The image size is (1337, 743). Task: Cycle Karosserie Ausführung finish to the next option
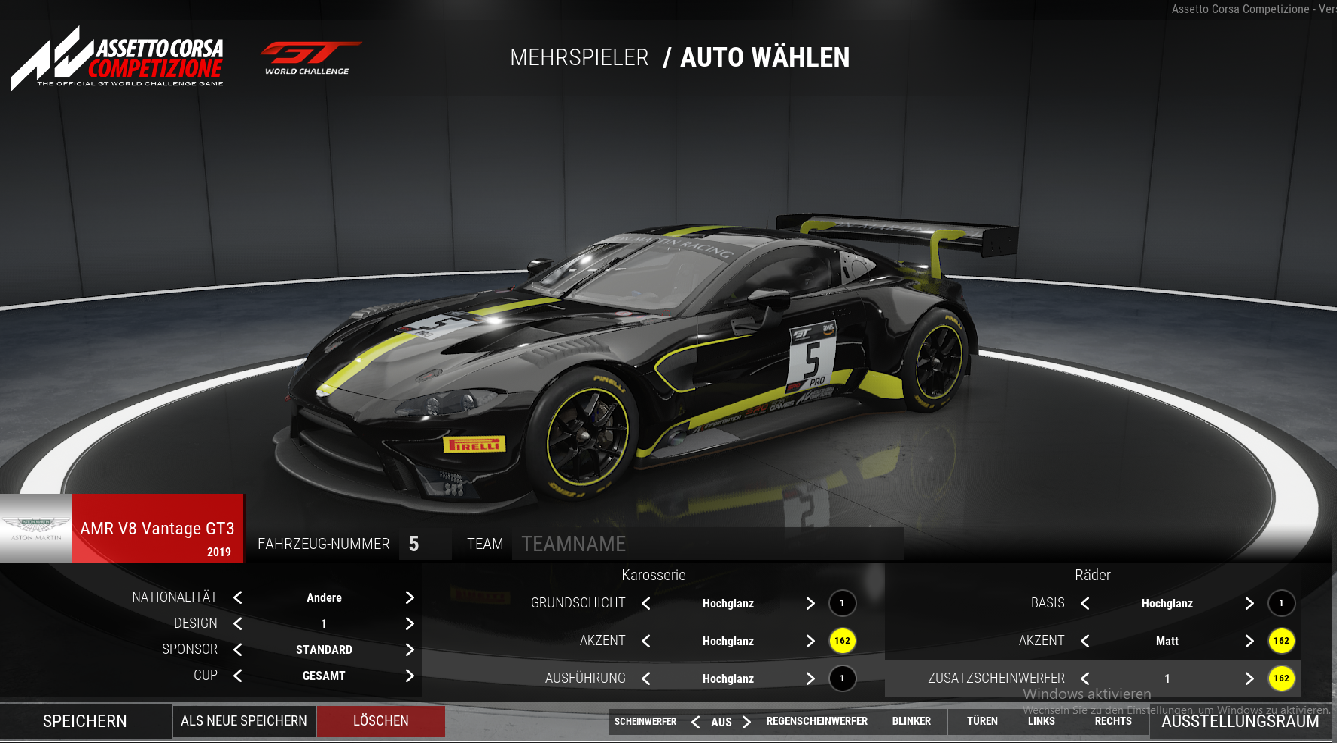(810, 678)
